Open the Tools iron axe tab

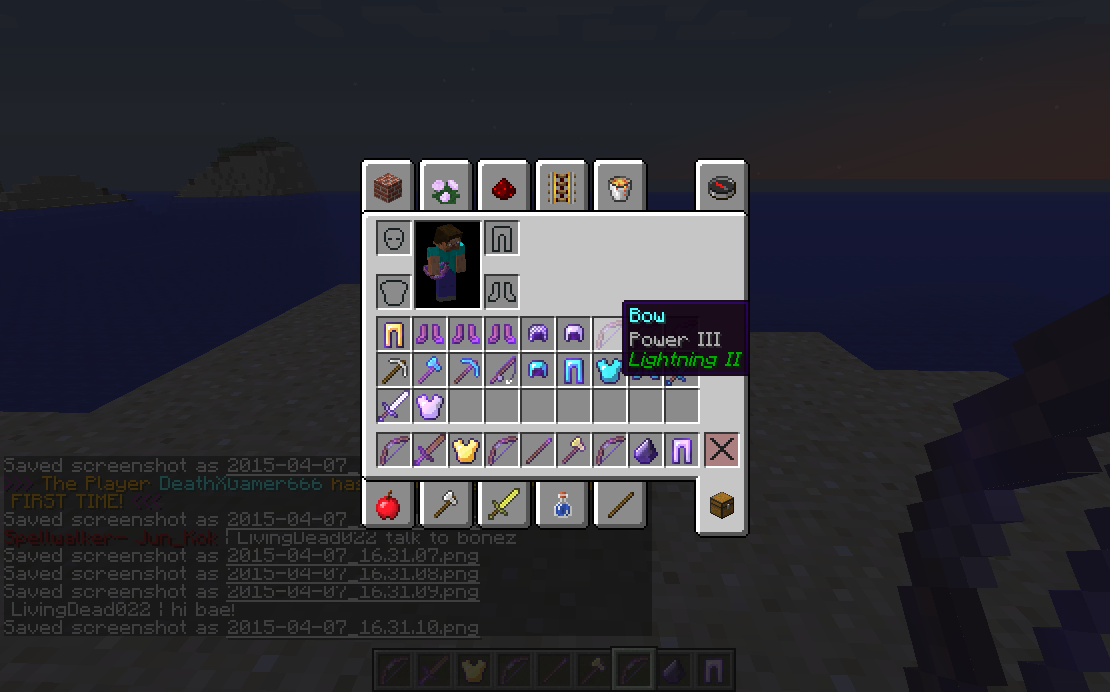[445, 506]
